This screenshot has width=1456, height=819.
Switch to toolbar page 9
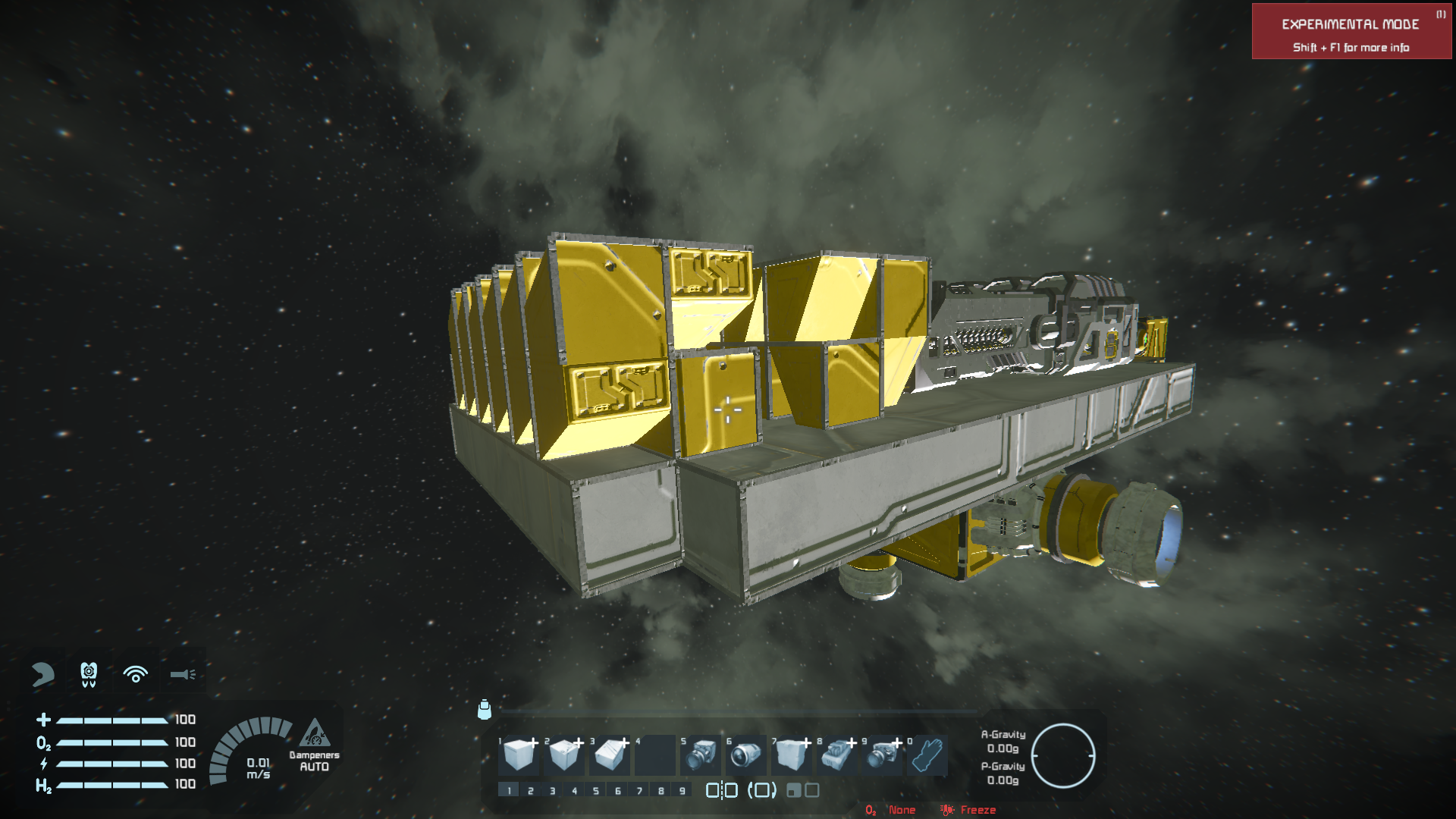pyautogui.click(x=682, y=791)
